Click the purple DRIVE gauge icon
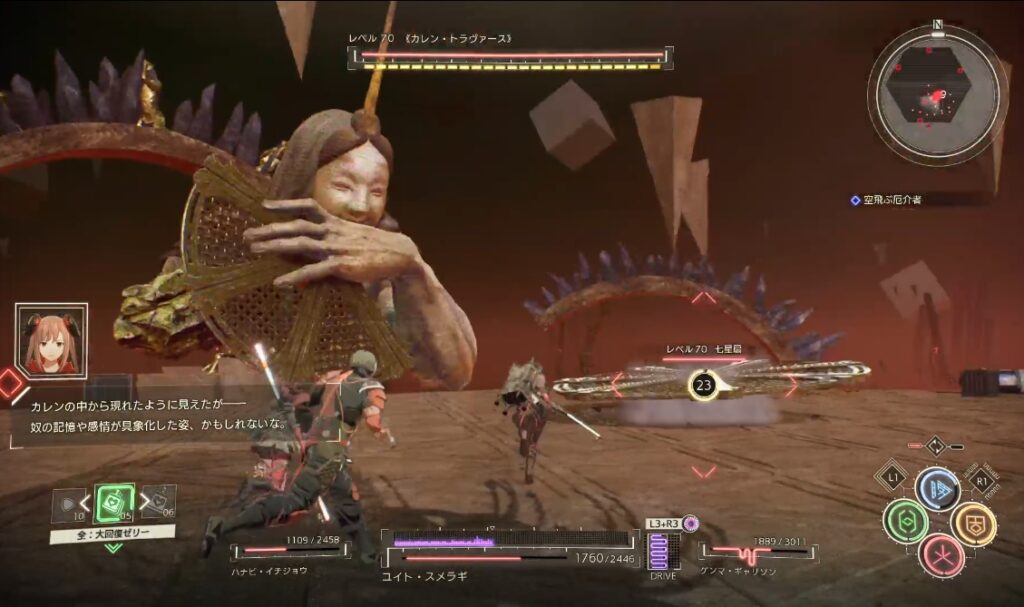 [658, 550]
